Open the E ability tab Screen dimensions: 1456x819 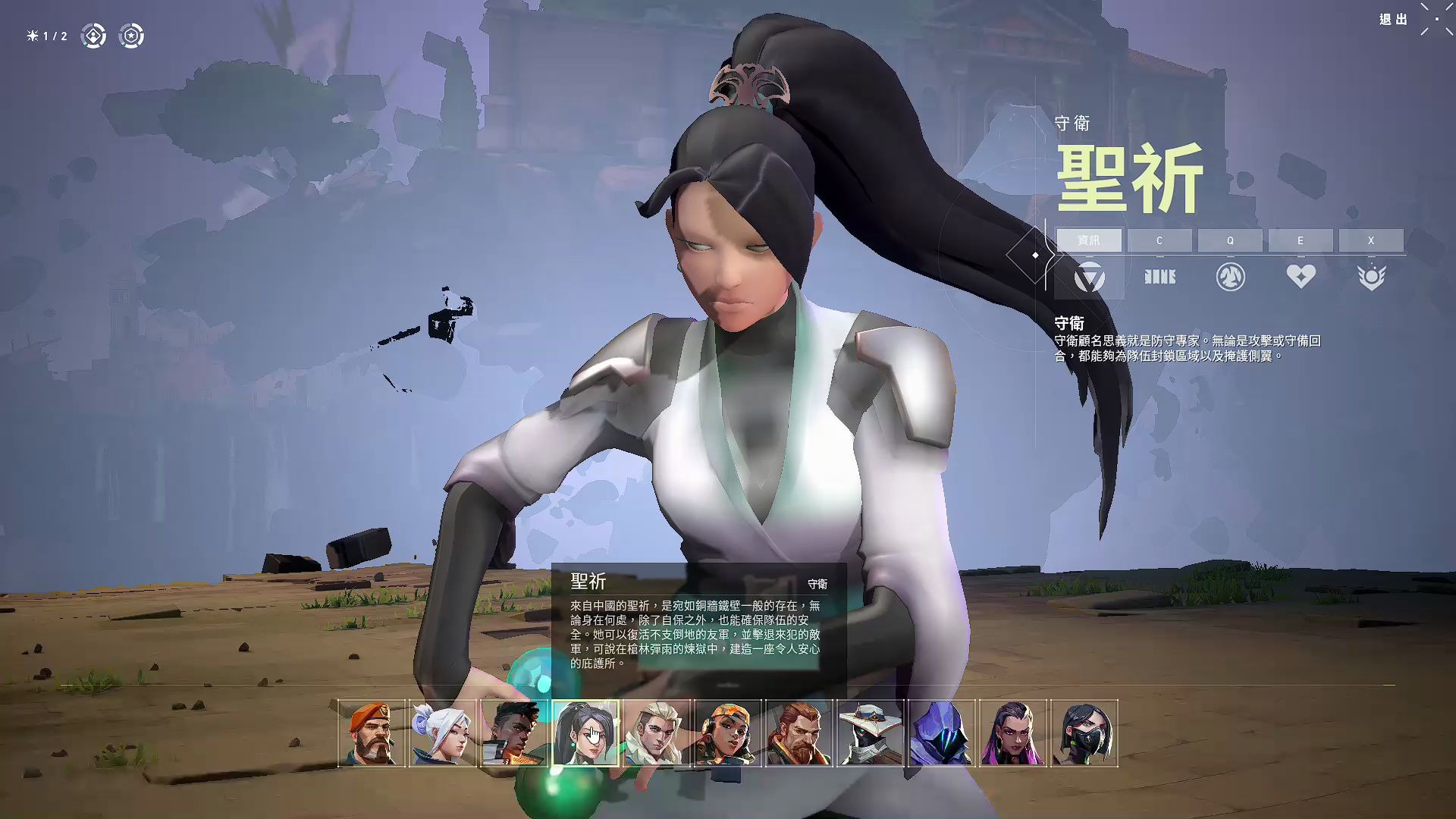pyautogui.click(x=1300, y=240)
